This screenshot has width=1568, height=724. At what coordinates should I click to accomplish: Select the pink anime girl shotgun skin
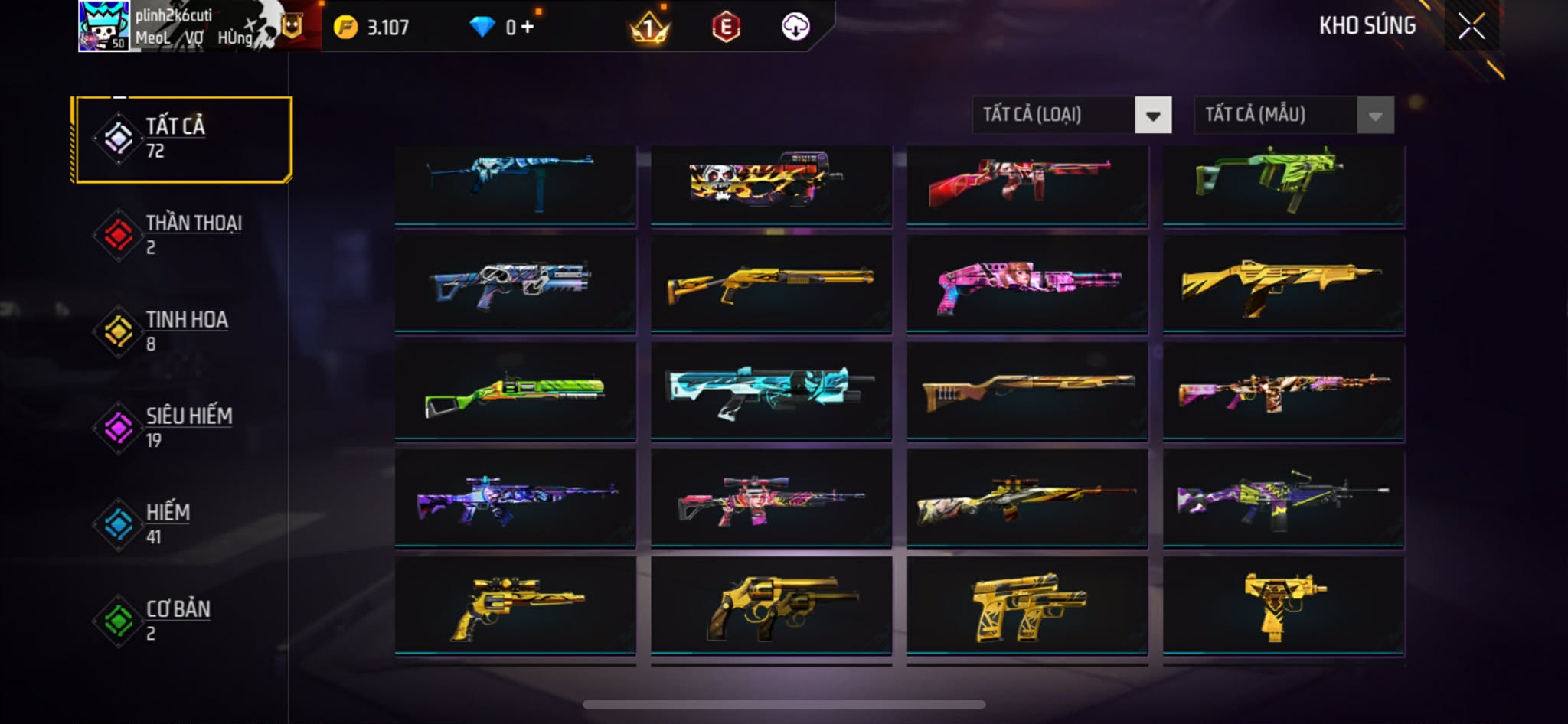point(1027,285)
